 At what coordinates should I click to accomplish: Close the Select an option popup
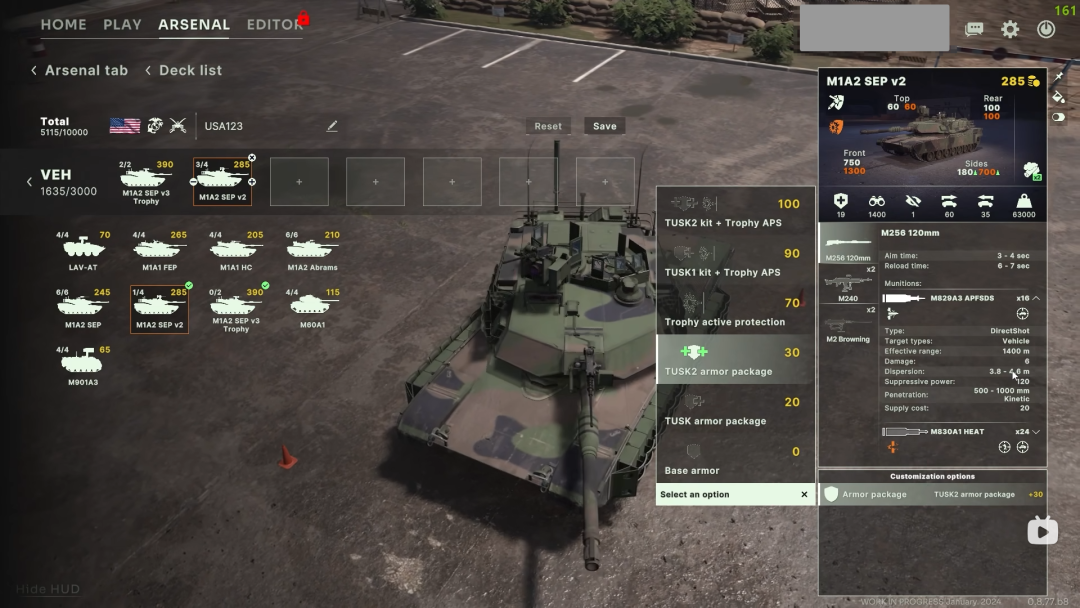[804, 495]
